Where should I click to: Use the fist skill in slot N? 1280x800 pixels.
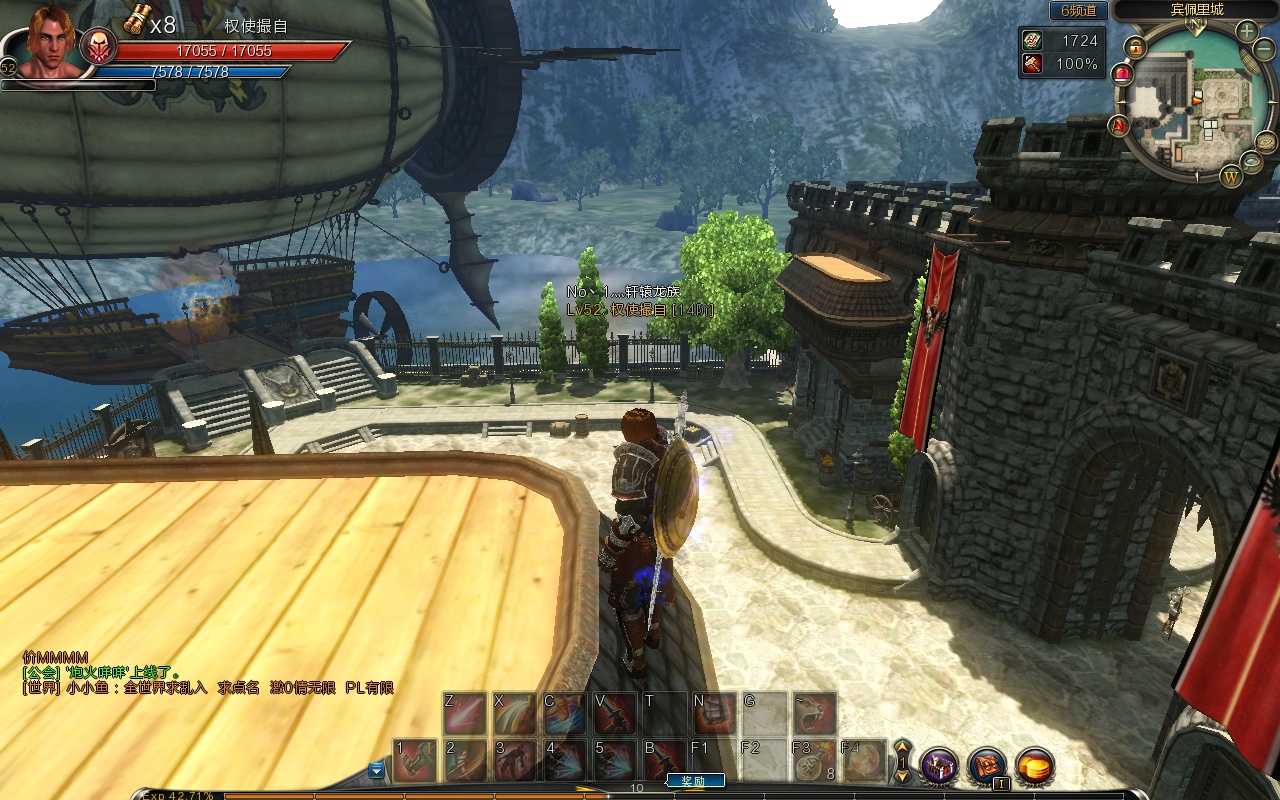(714, 712)
